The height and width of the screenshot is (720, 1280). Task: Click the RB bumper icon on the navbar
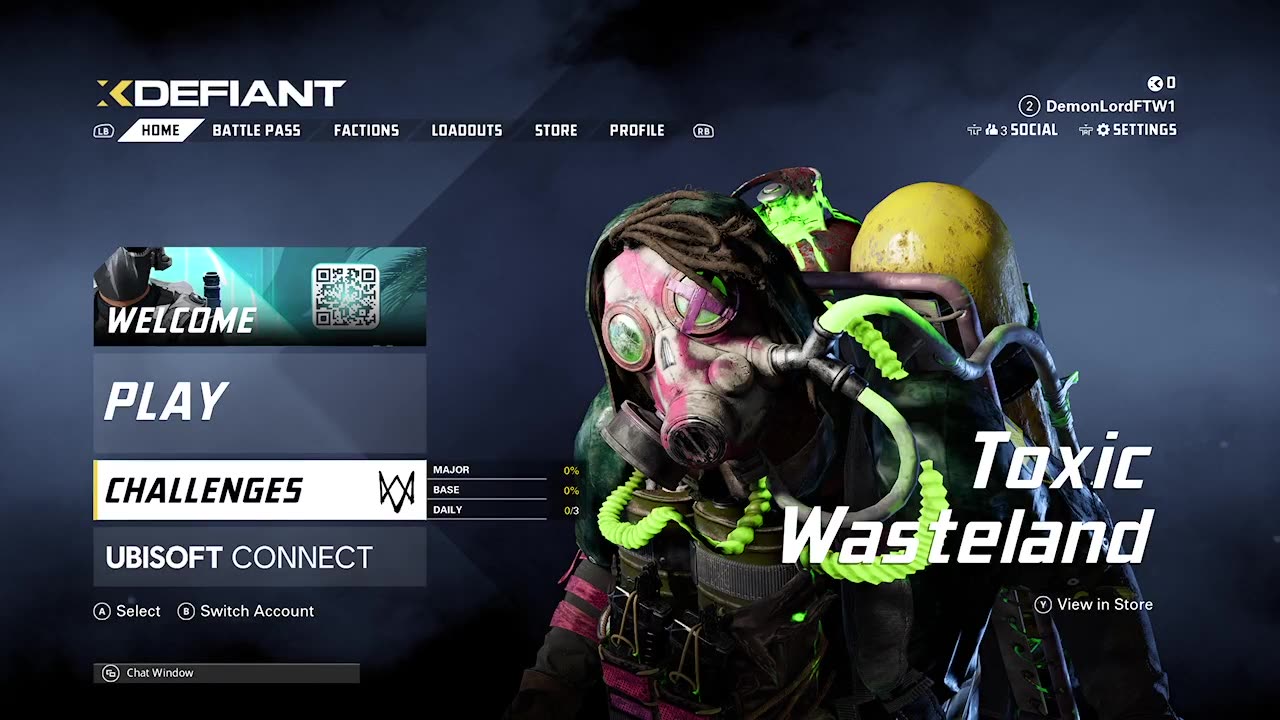click(x=703, y=130)
